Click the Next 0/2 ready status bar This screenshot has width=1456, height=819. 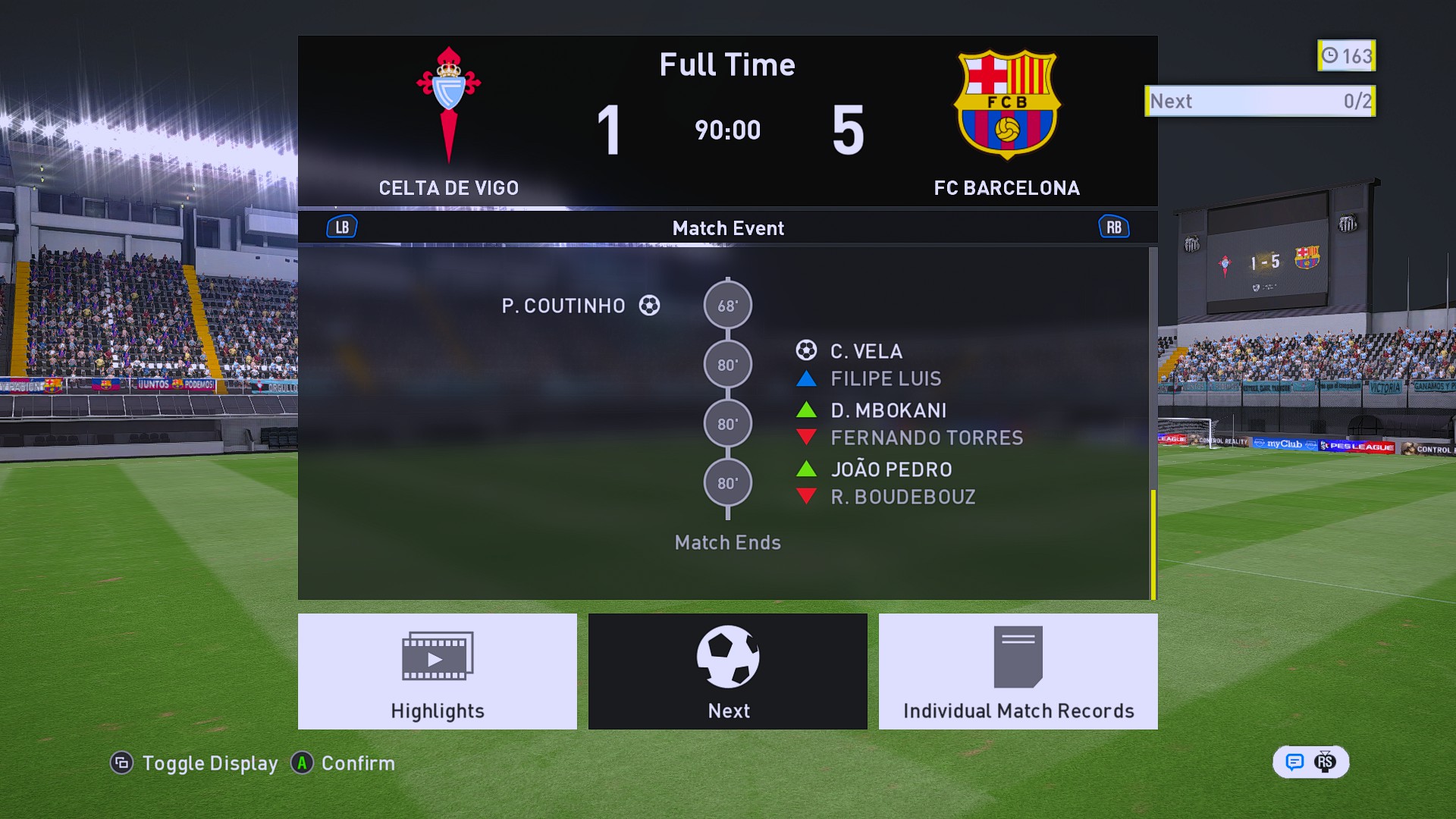click(1260, 101)
